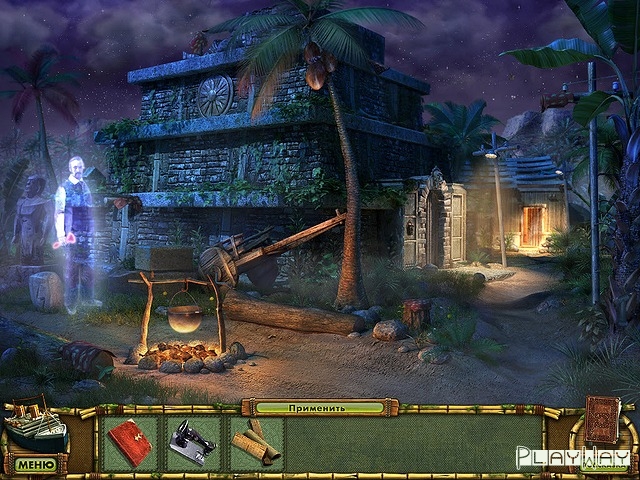
Task: Select the red book in inventory
Action: pos(130,442)
